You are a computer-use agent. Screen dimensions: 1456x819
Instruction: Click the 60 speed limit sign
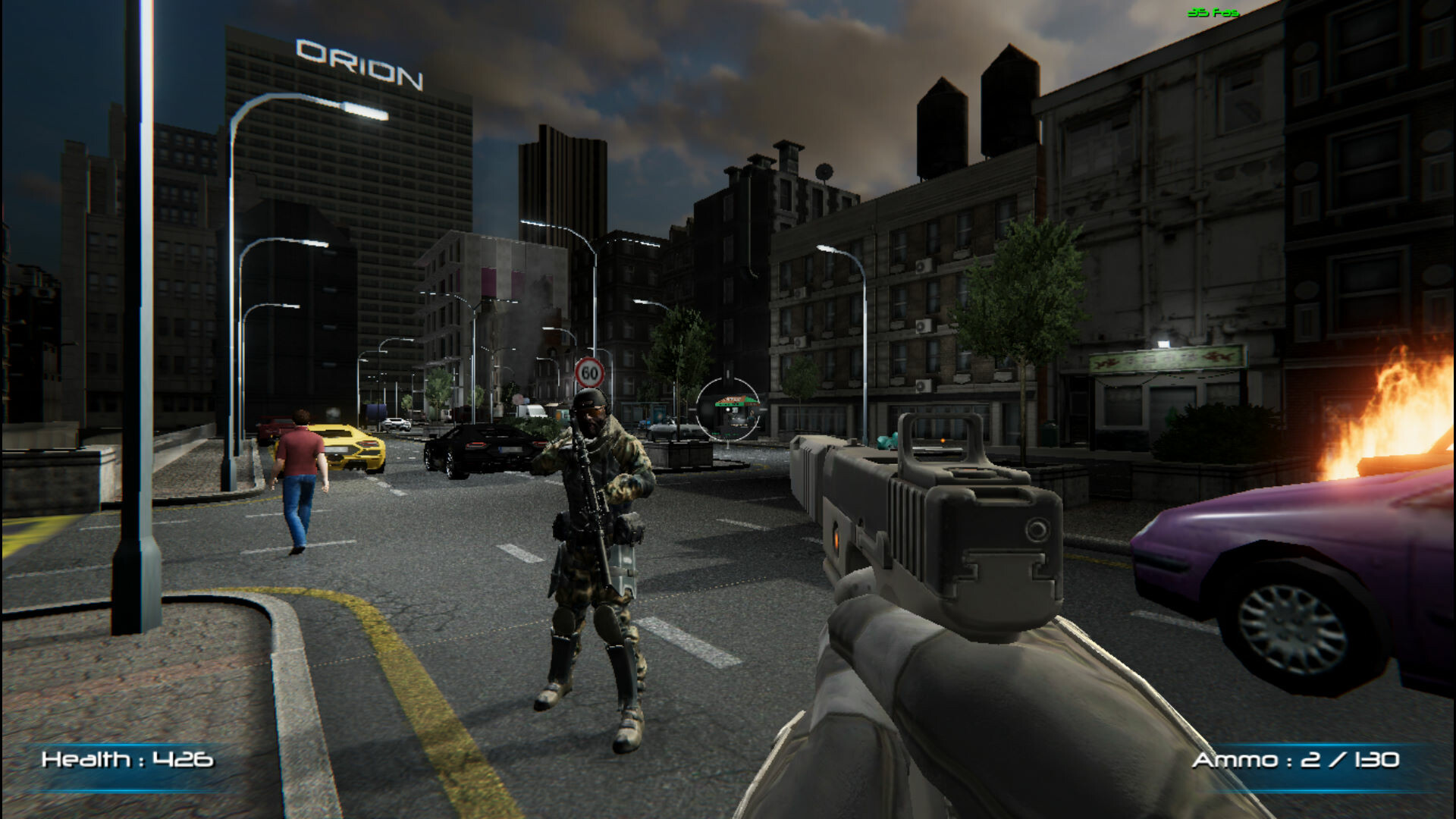coord(591,371)
